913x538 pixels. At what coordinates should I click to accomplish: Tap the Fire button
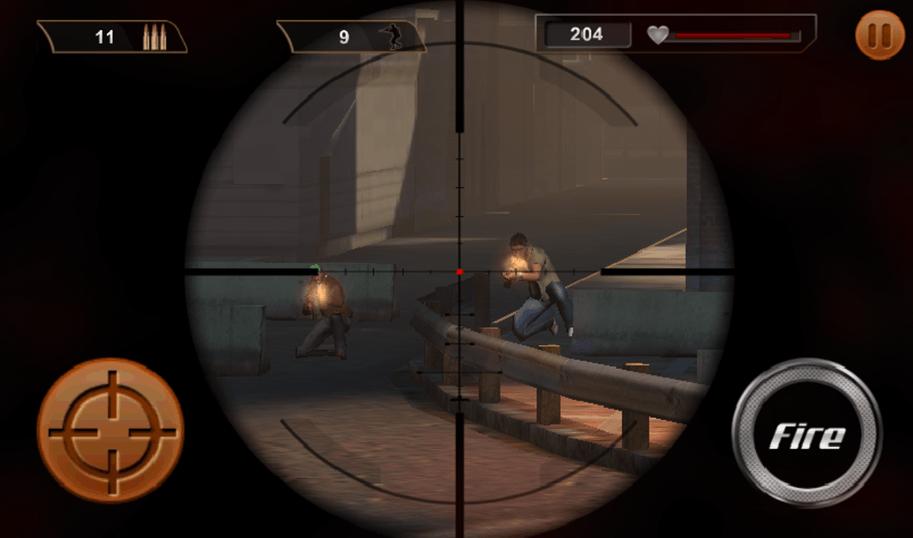click(807, 434)
